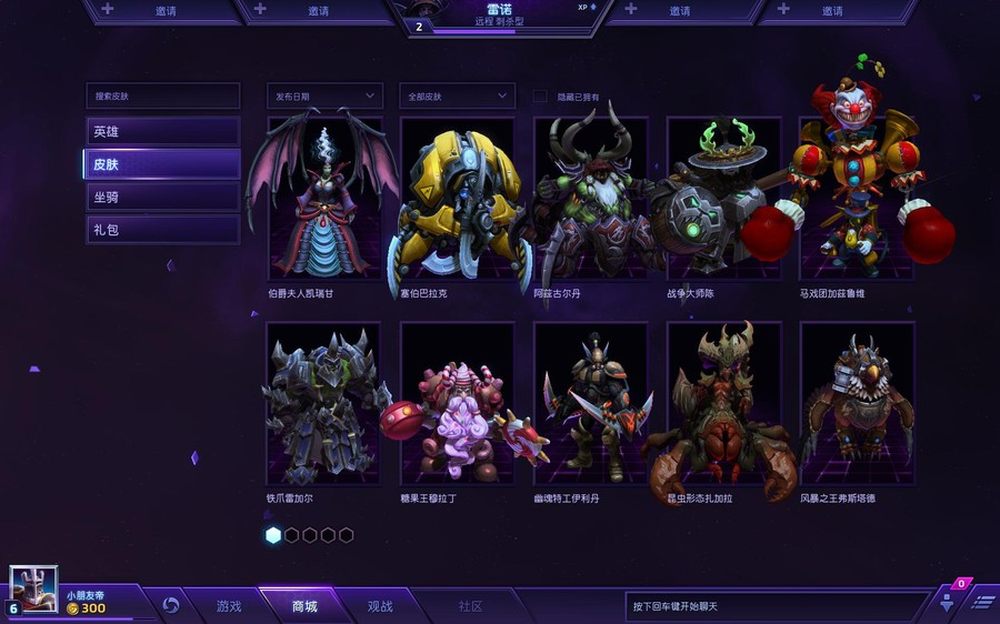Select the 风暴之王弗斯塔德 skin

click(x=856, y=404)
